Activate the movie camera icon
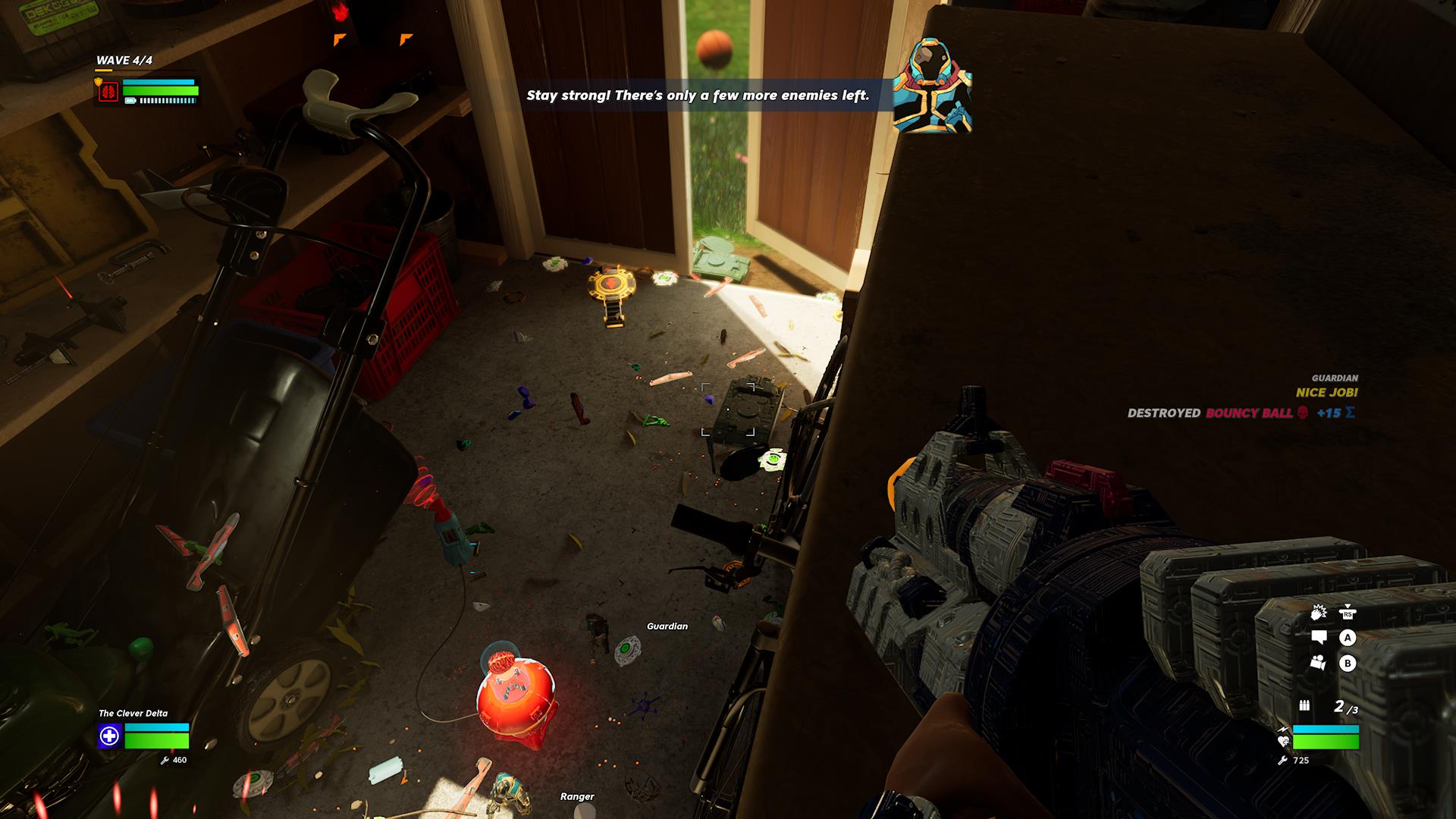 [1319, 662]
